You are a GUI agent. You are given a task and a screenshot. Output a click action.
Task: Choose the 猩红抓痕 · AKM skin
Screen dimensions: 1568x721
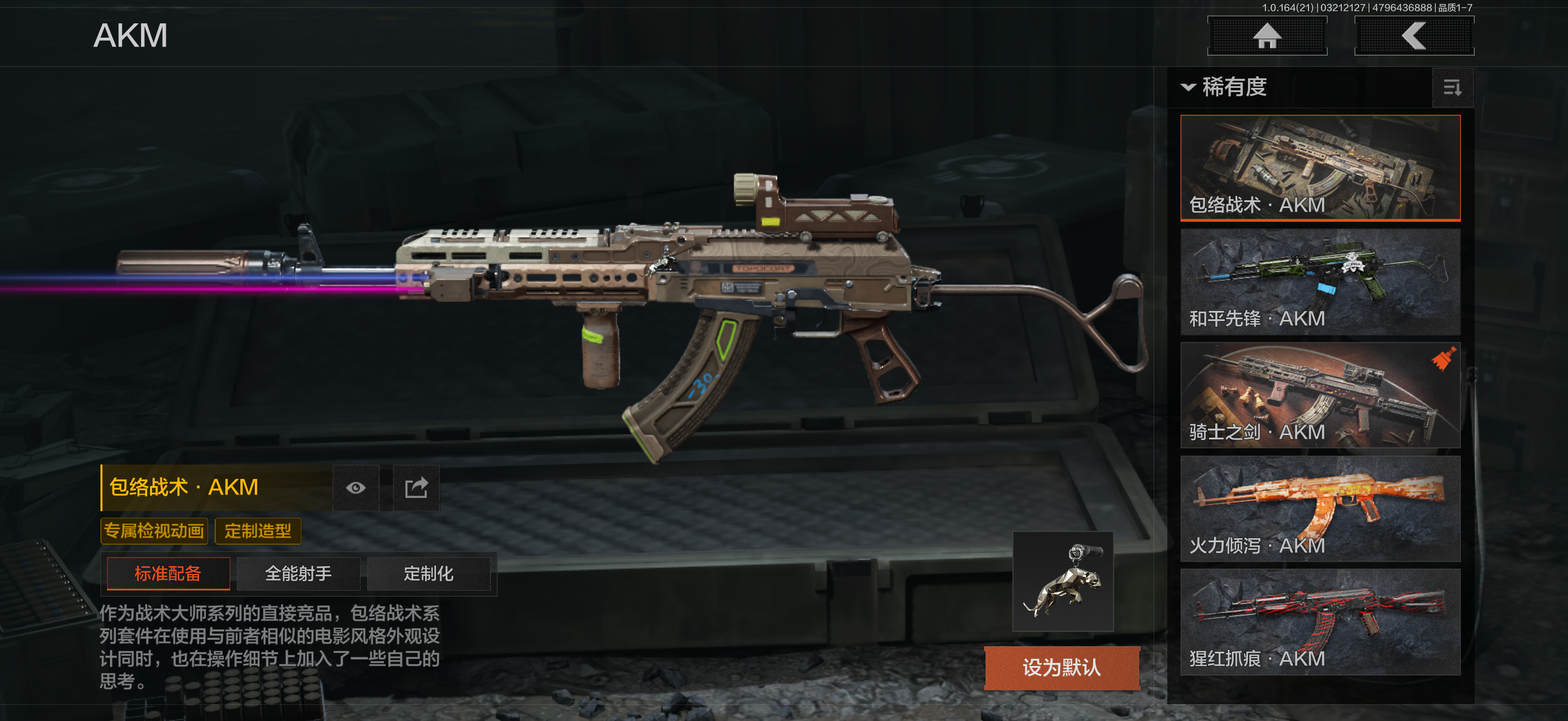tap(1320, 622)
